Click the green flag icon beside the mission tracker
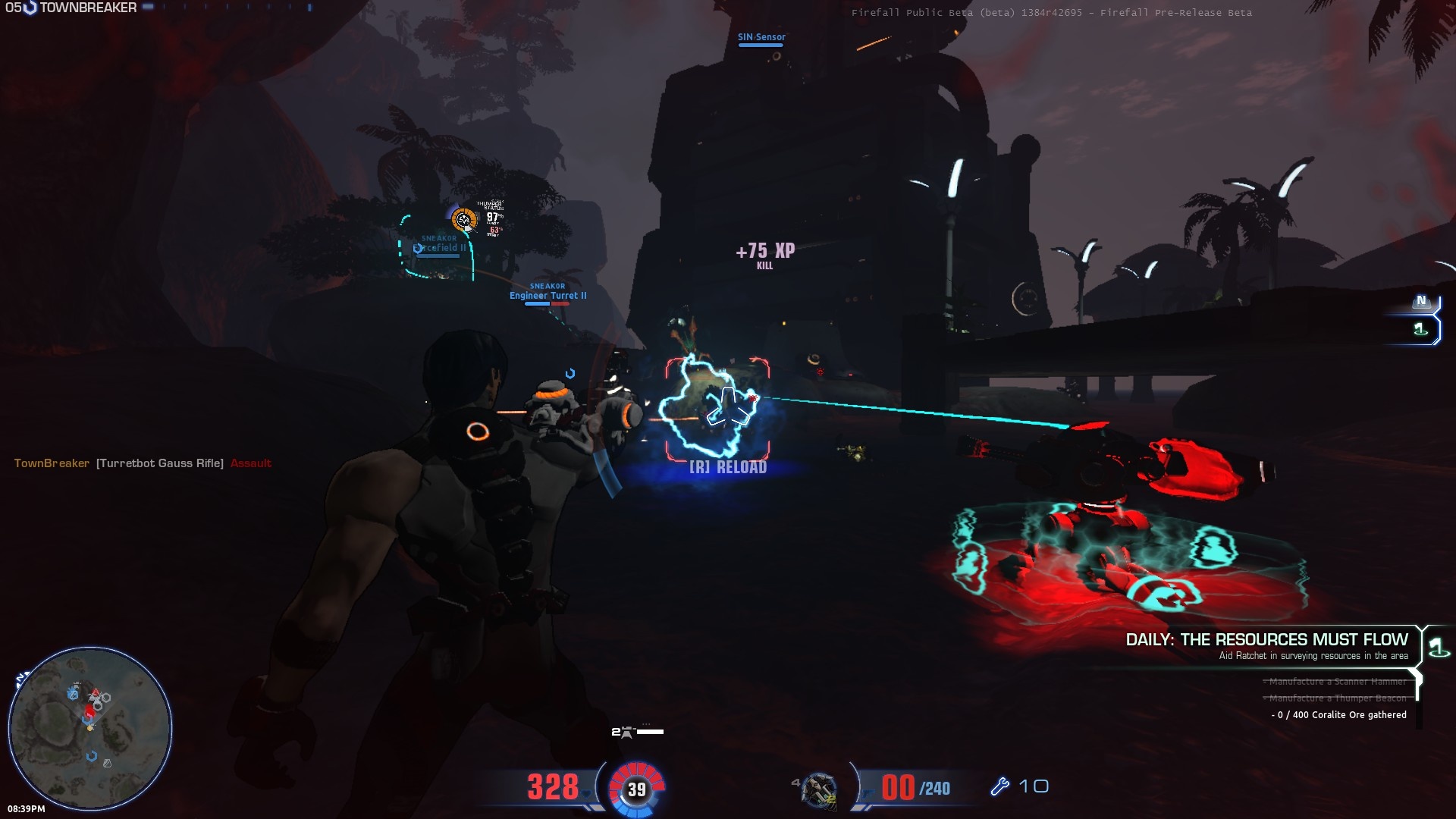The image size is (1456, 819). (x=1437, y=648)
